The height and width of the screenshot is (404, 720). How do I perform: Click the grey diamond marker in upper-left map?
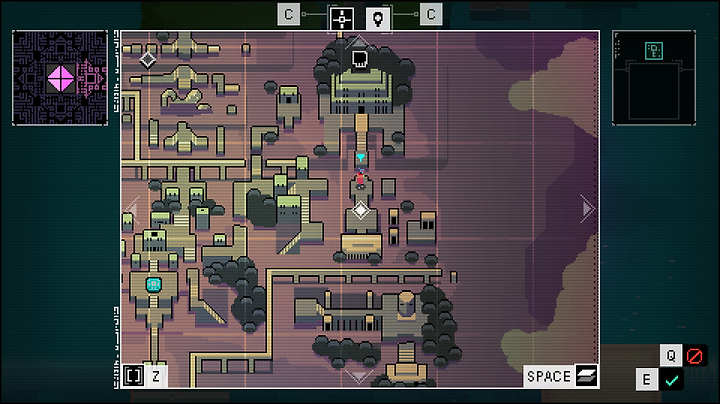148,59
